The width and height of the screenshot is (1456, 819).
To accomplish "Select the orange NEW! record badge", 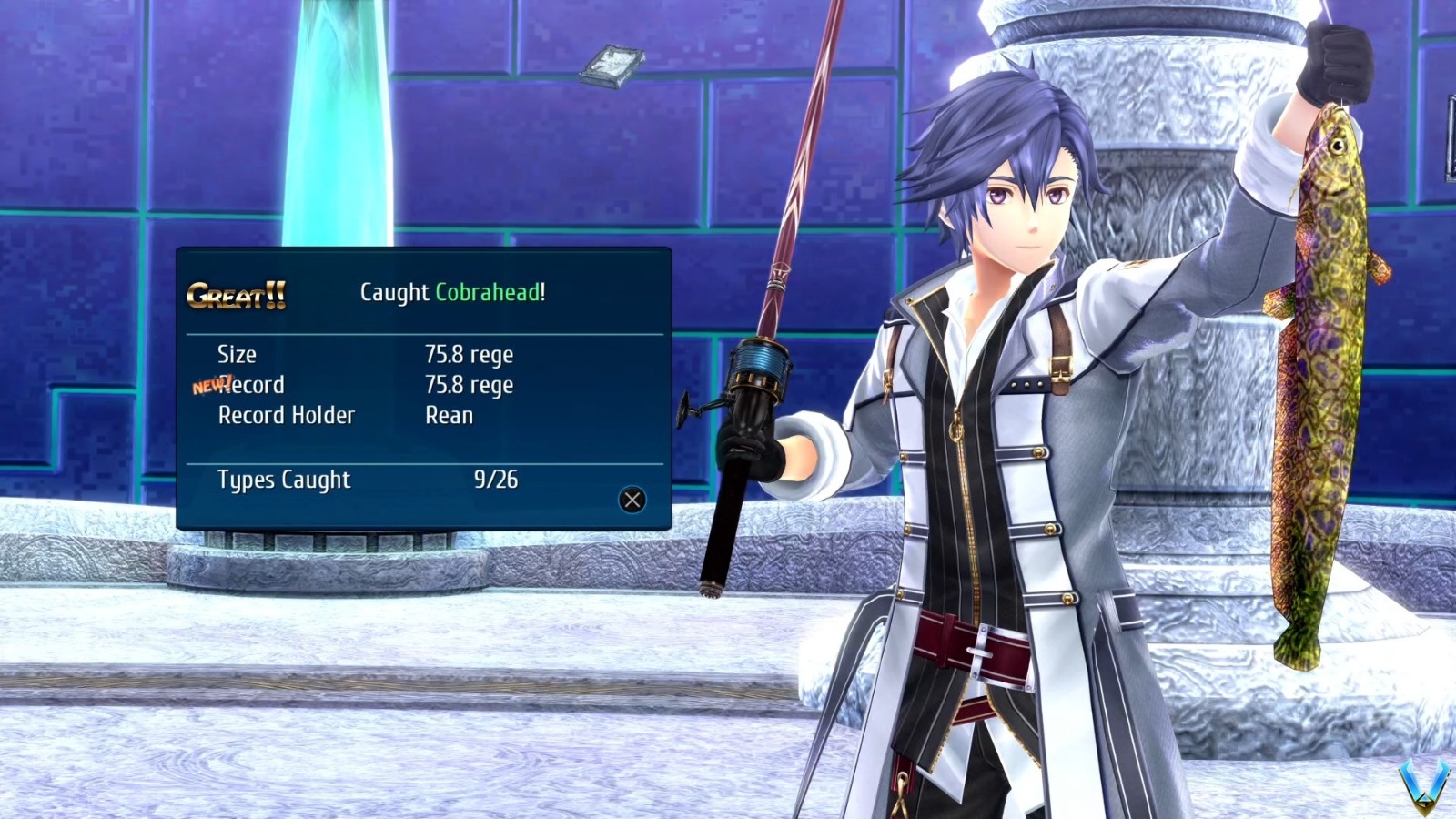I will click(210, 385).
